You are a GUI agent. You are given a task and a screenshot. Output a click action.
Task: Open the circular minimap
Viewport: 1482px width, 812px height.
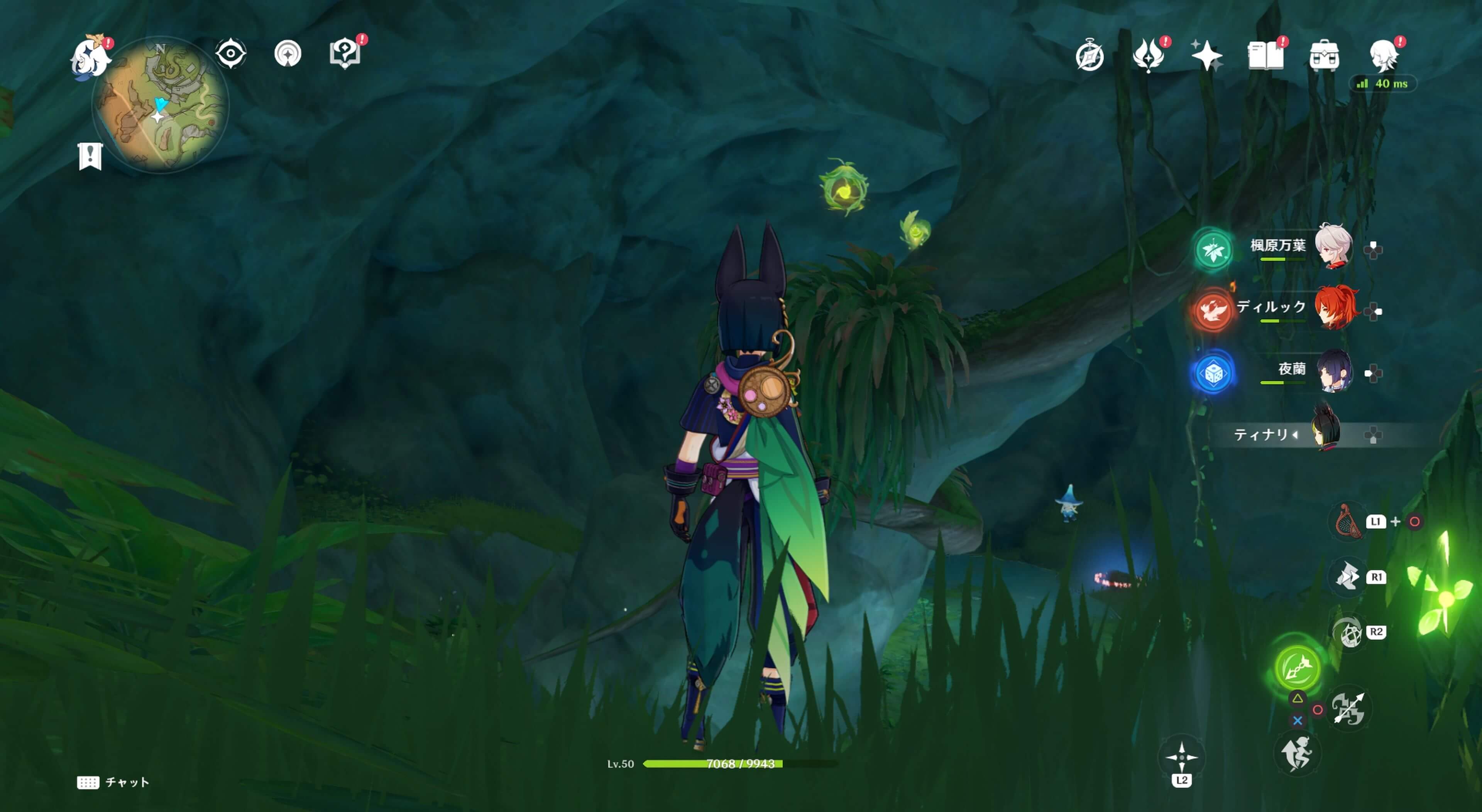161,105
